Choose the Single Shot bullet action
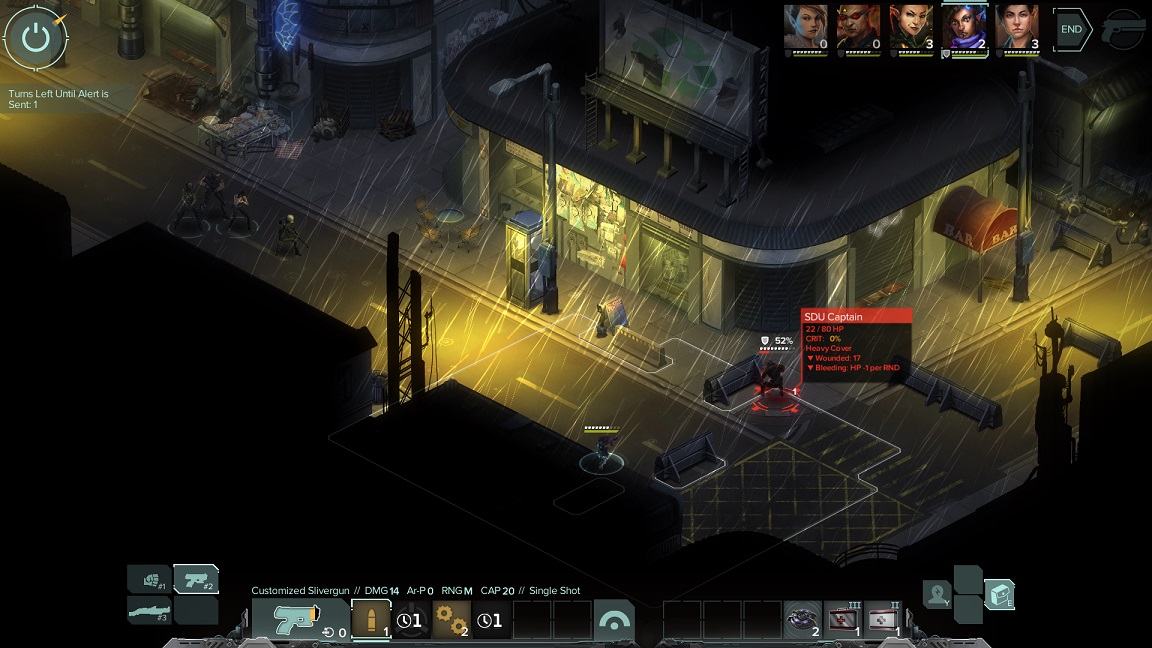Screen dimensions: 1152x648 tap(371, 620)
